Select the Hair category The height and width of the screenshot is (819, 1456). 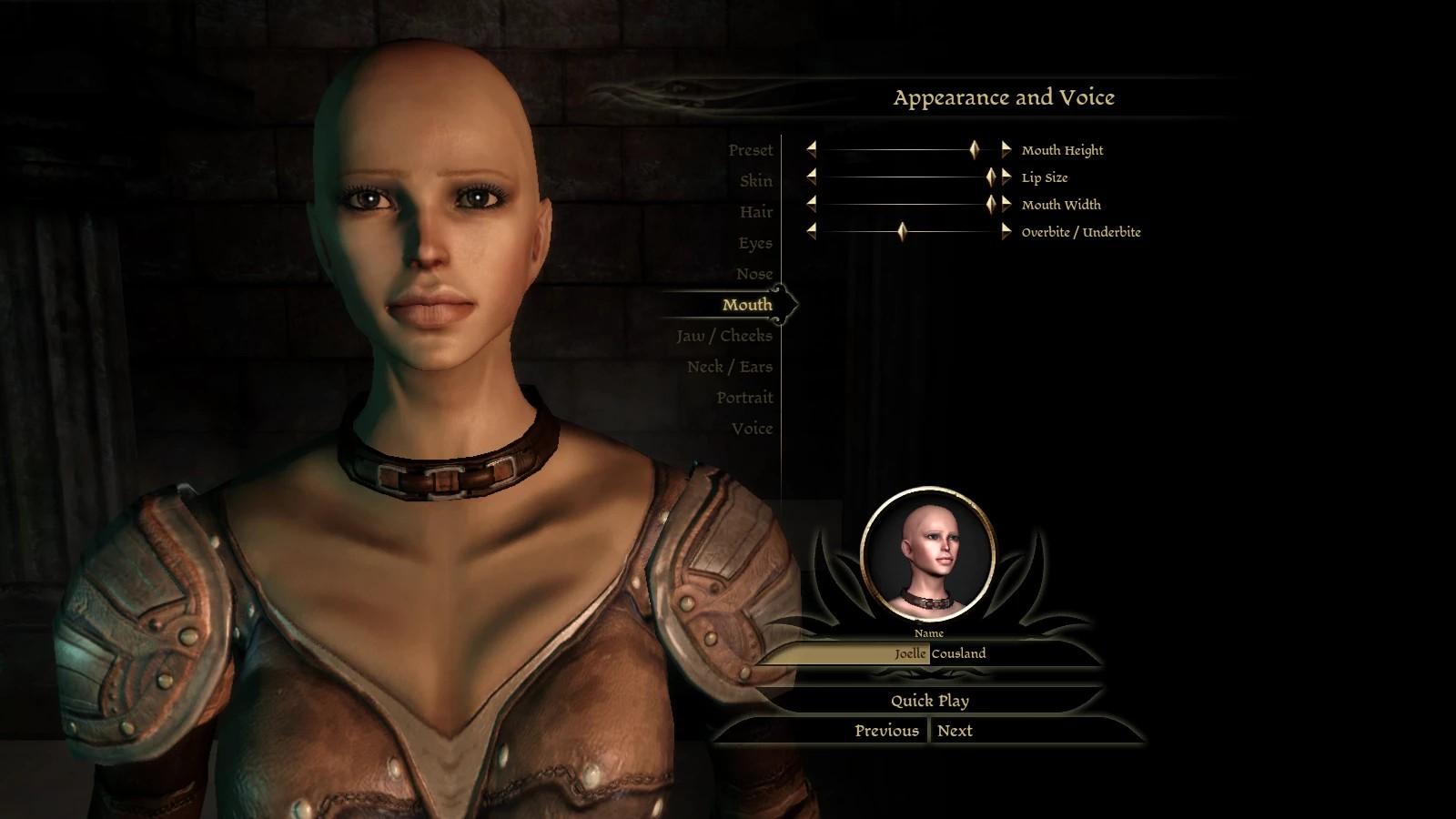(755, 212)
